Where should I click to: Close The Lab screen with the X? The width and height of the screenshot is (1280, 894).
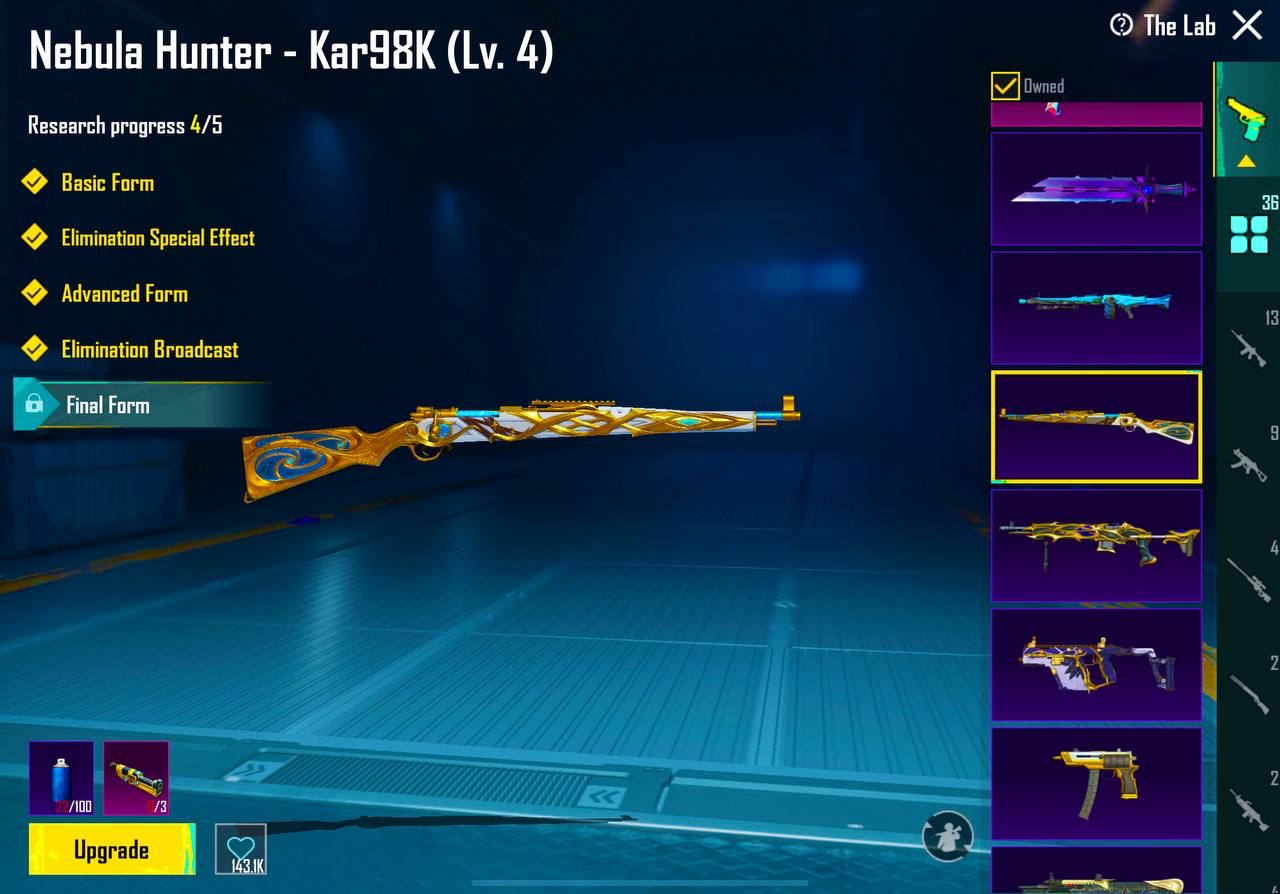(1247, 25)
